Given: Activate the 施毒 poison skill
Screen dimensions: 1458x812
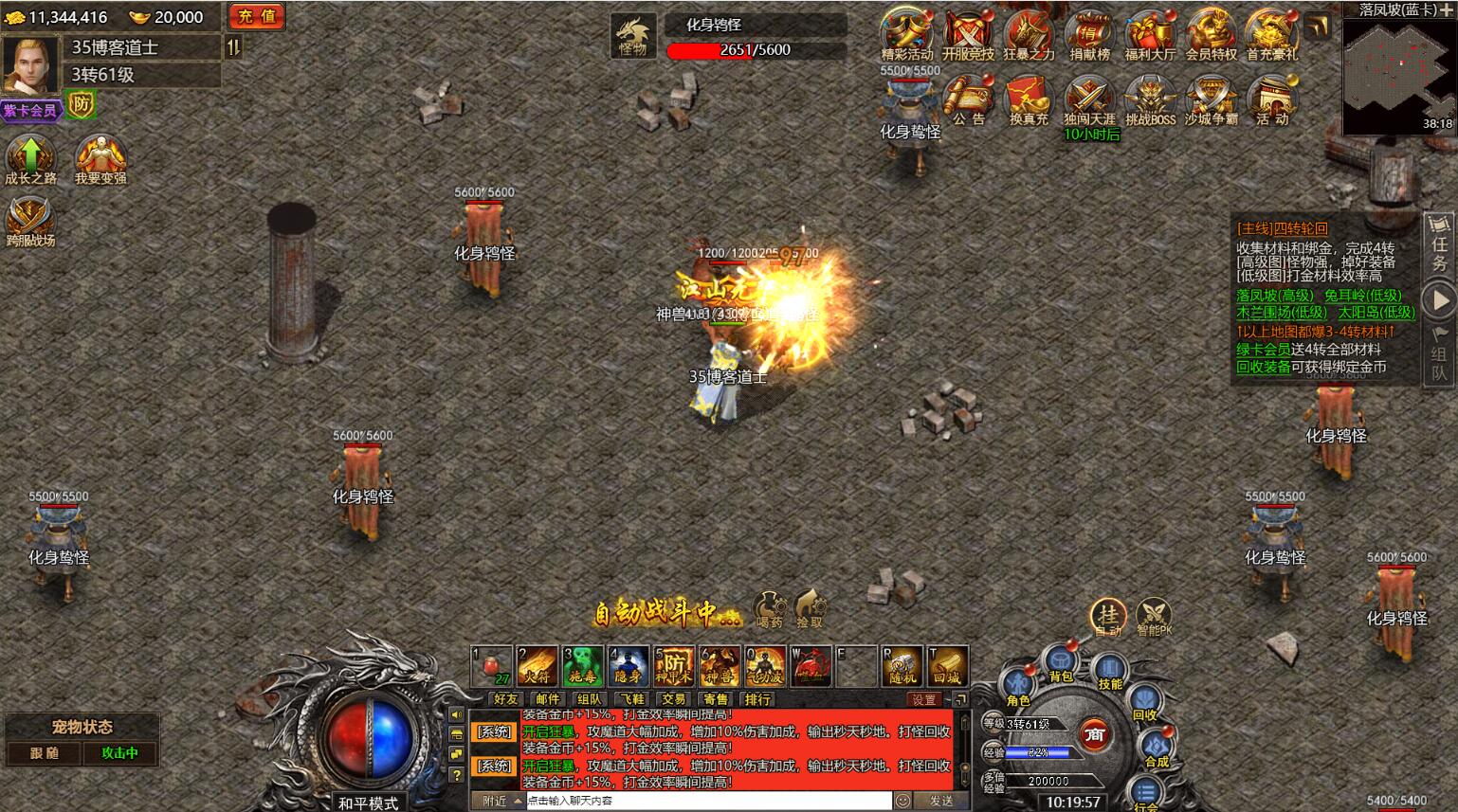Looking at the screenshot, I should point(582,666).
